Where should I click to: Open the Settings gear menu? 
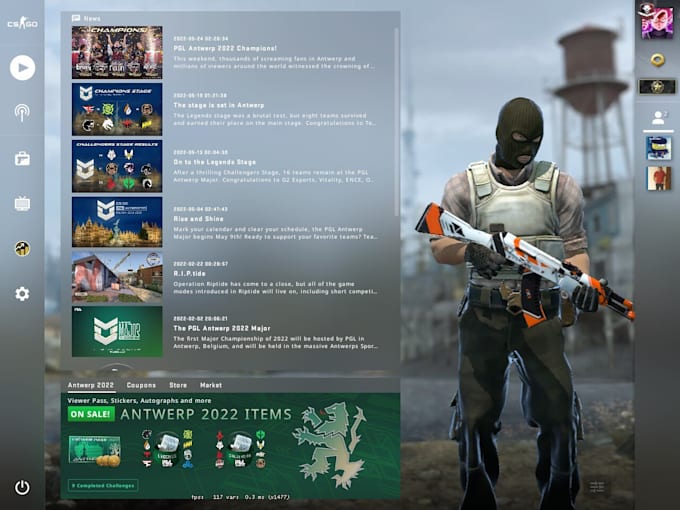click(22, 294)
